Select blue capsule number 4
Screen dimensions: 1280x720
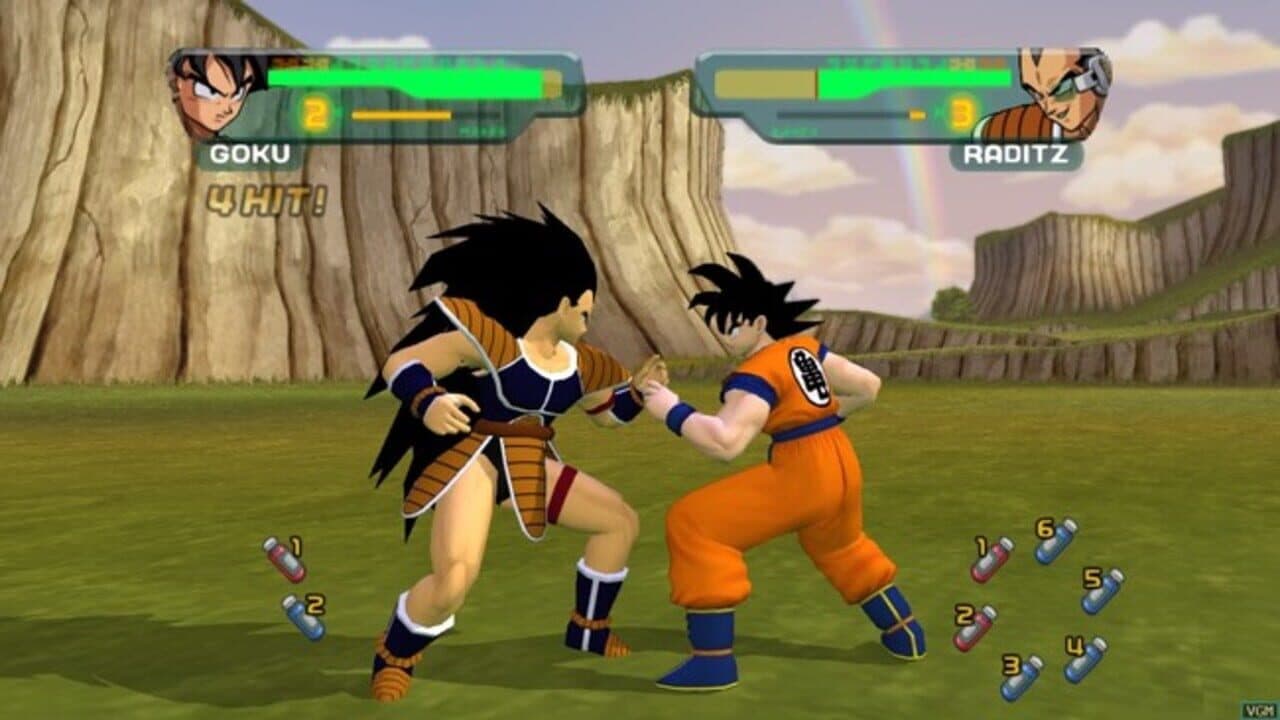point(1084,661)
